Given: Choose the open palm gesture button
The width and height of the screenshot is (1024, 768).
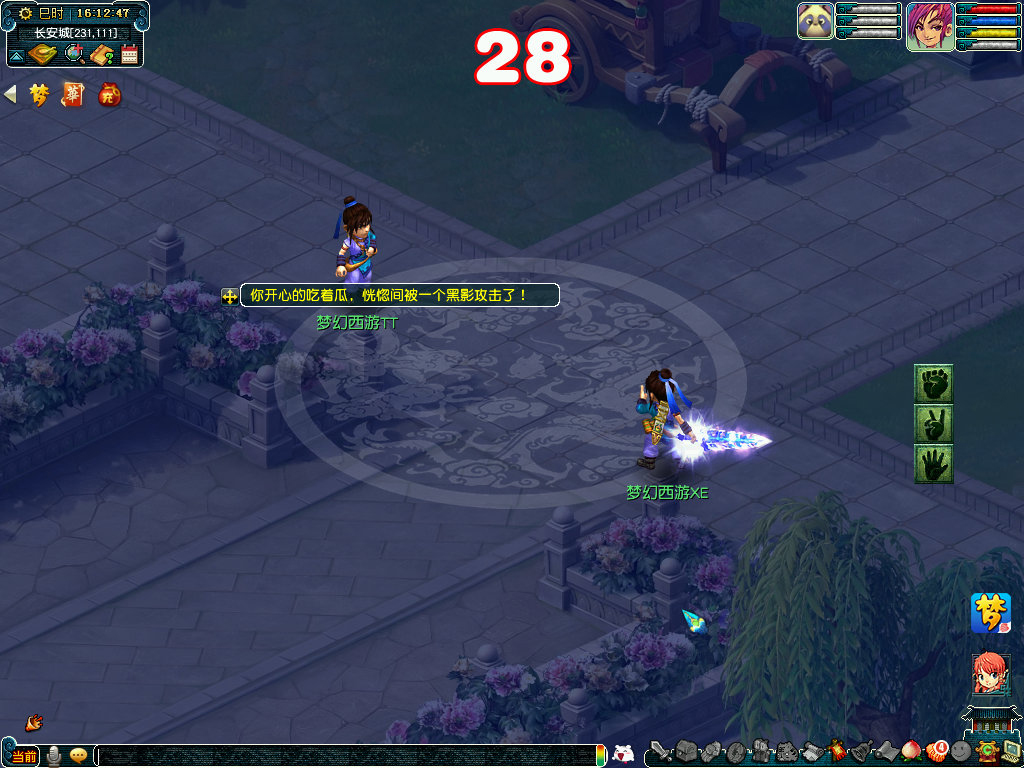Looking at the screenshot, I should (x=934, y=463).
